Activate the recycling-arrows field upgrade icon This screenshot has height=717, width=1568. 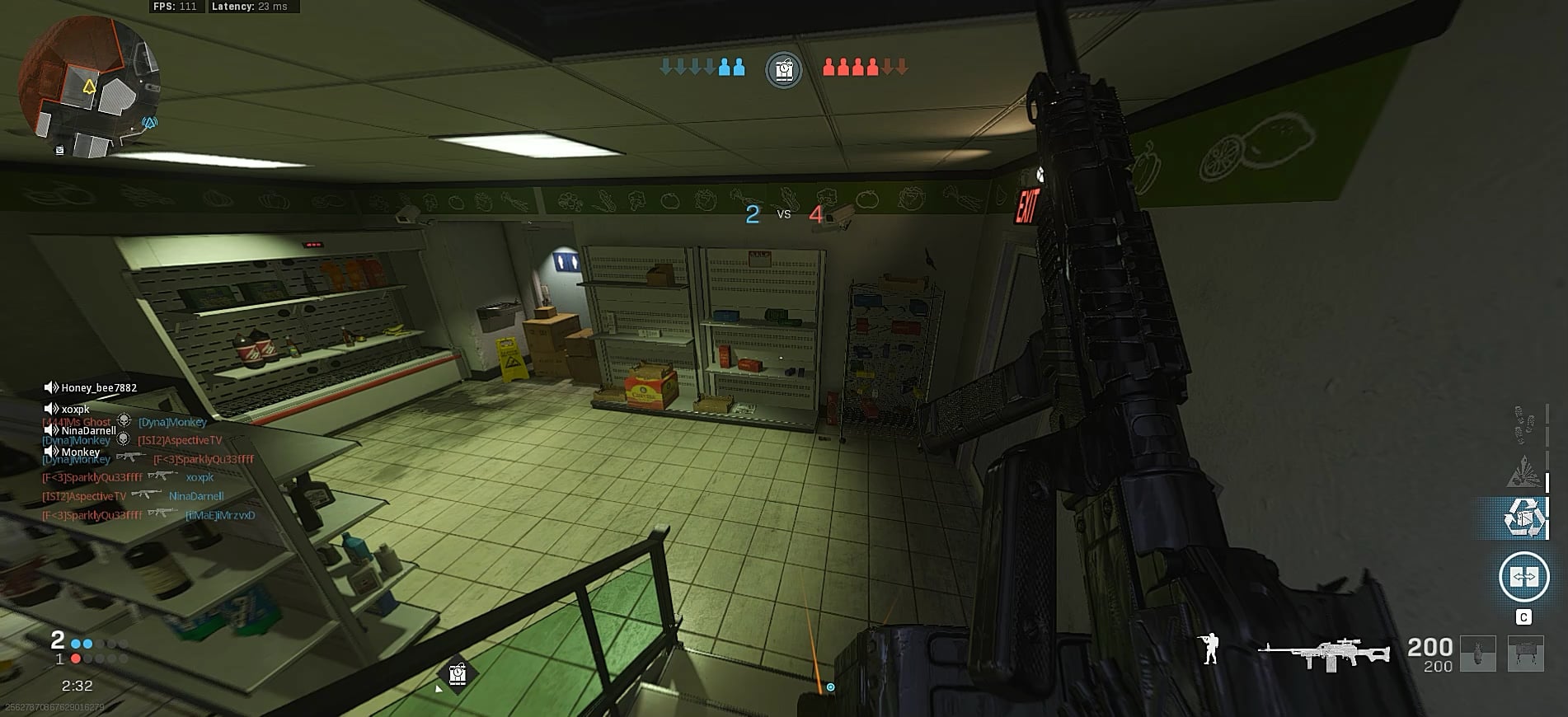[1522, 518]
